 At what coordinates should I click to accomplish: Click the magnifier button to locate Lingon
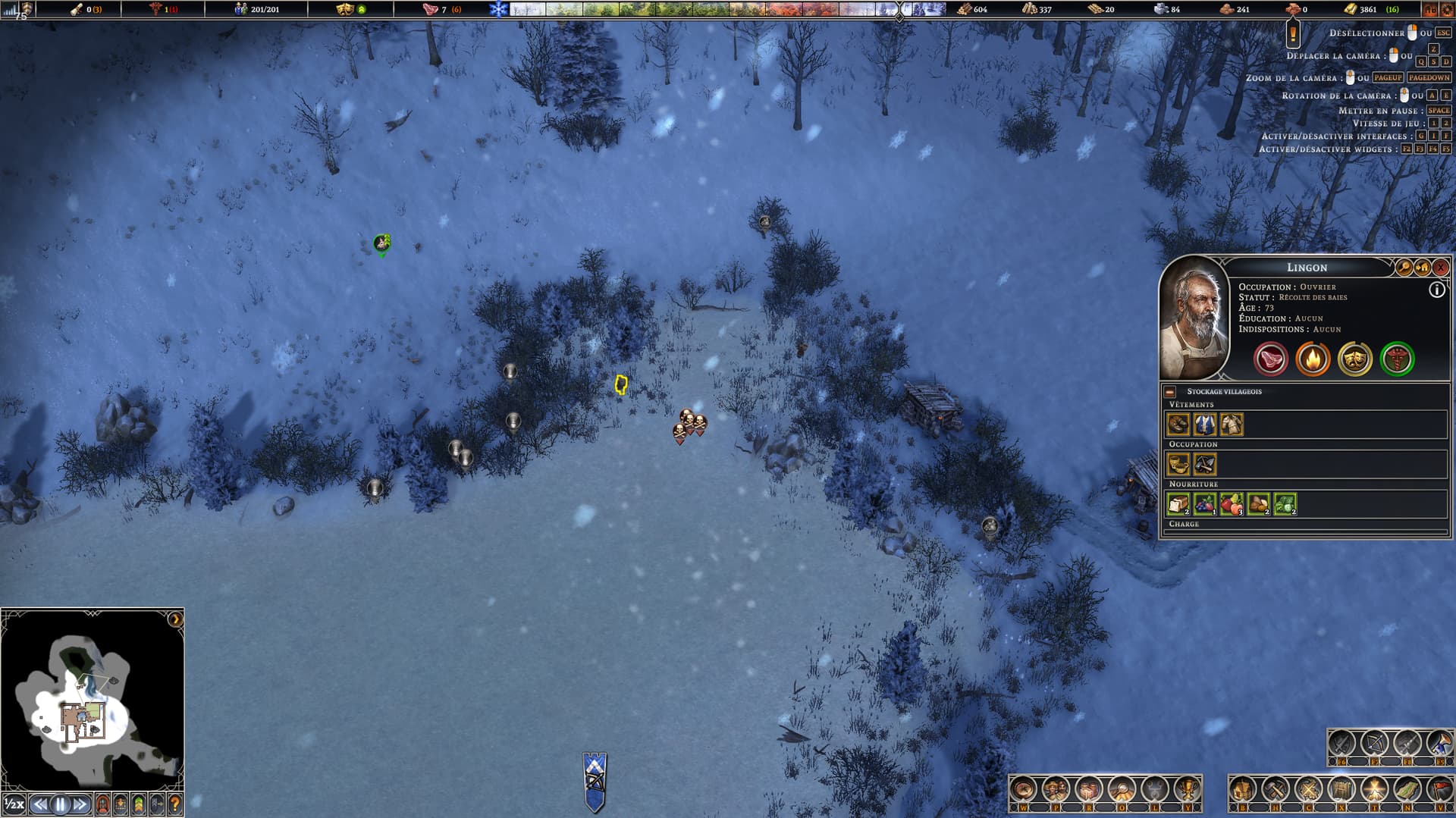1404,268
